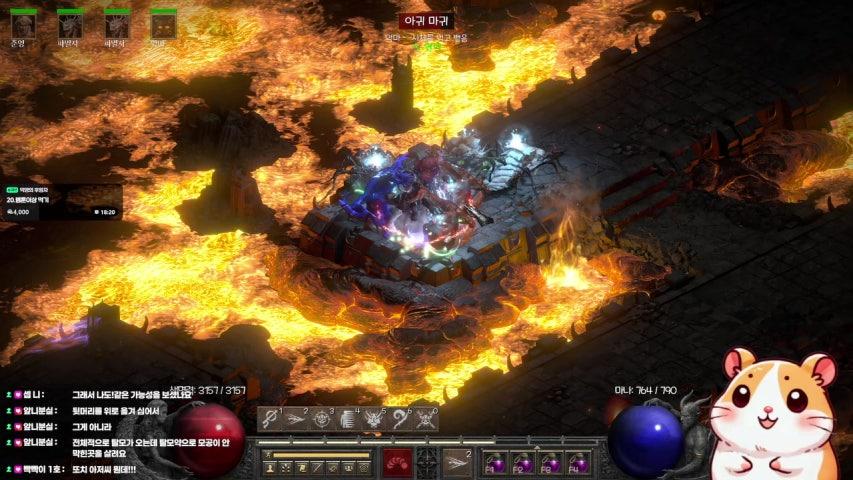This screenshot has height=480, width=853.
Task: Click the stream donation mission widget
Action: pos(62,200)
